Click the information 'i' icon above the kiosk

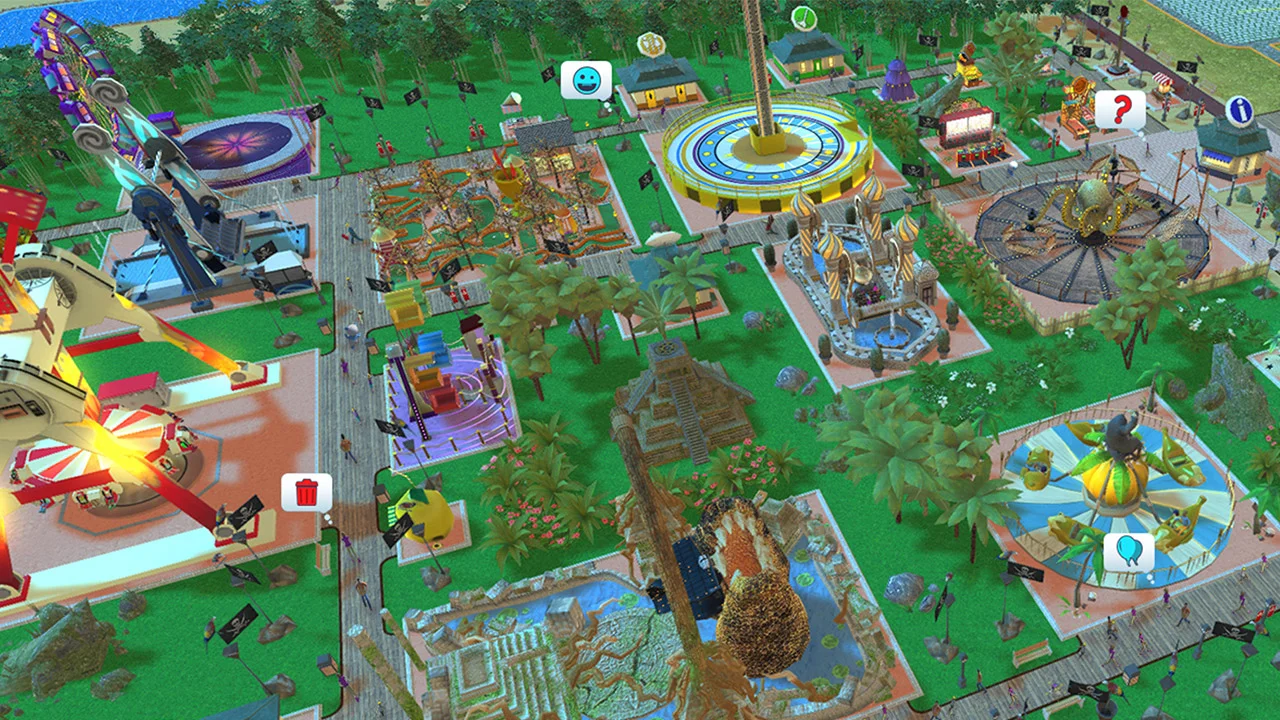pos(1240,111)
